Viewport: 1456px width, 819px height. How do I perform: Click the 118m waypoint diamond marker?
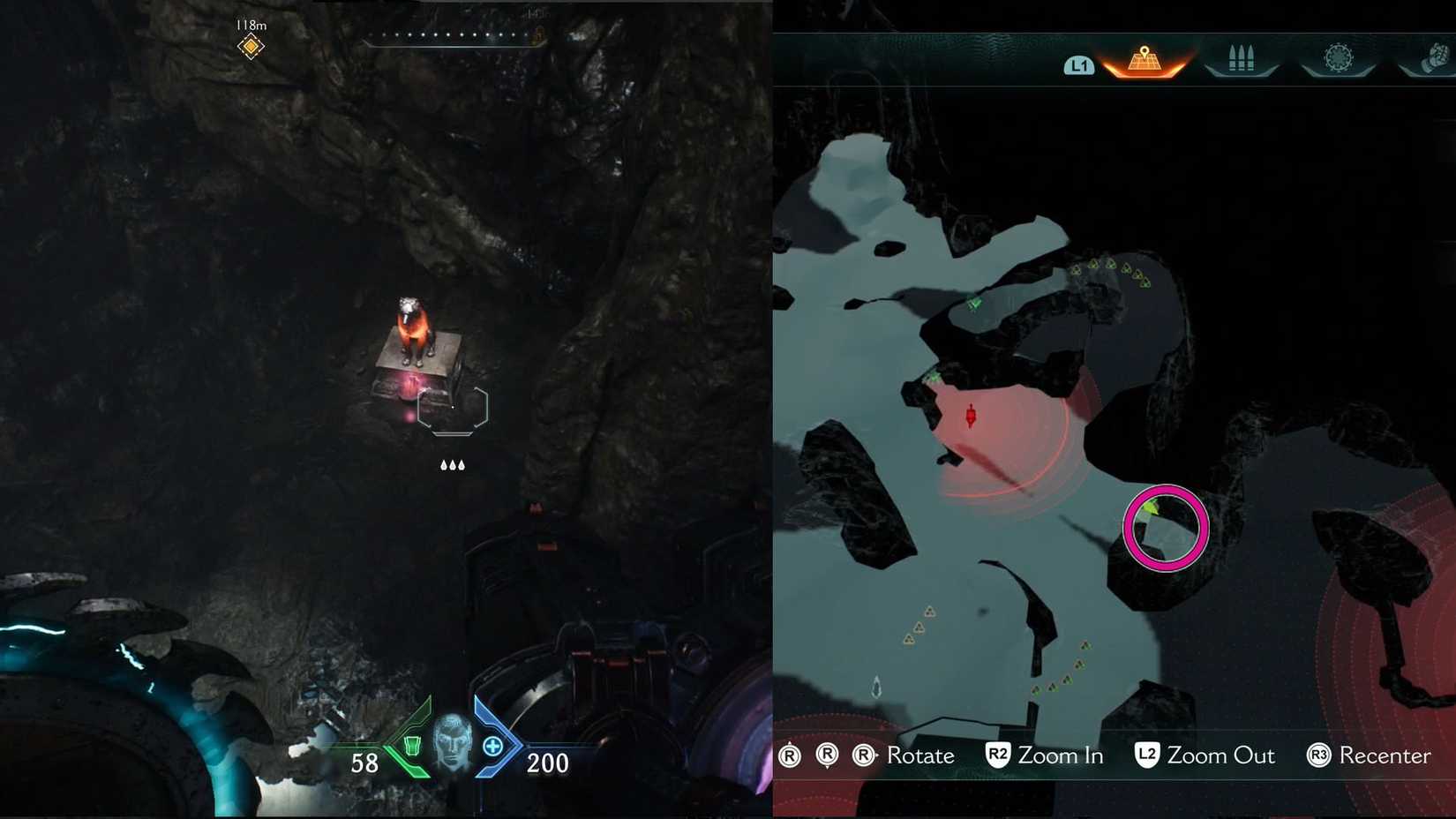(250, 44)
